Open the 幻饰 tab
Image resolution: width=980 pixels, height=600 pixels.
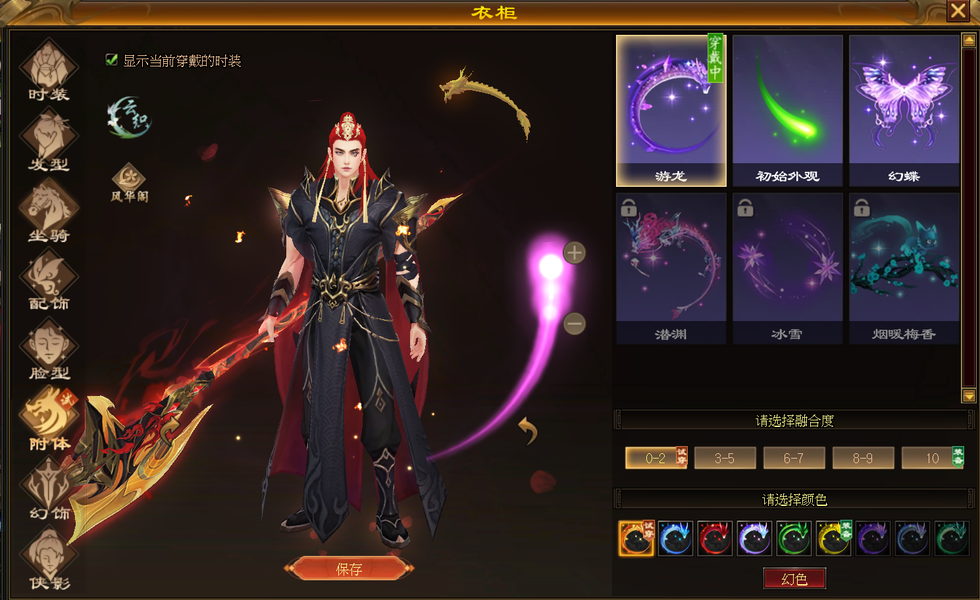pyautogui.click(x=48, y=489)
